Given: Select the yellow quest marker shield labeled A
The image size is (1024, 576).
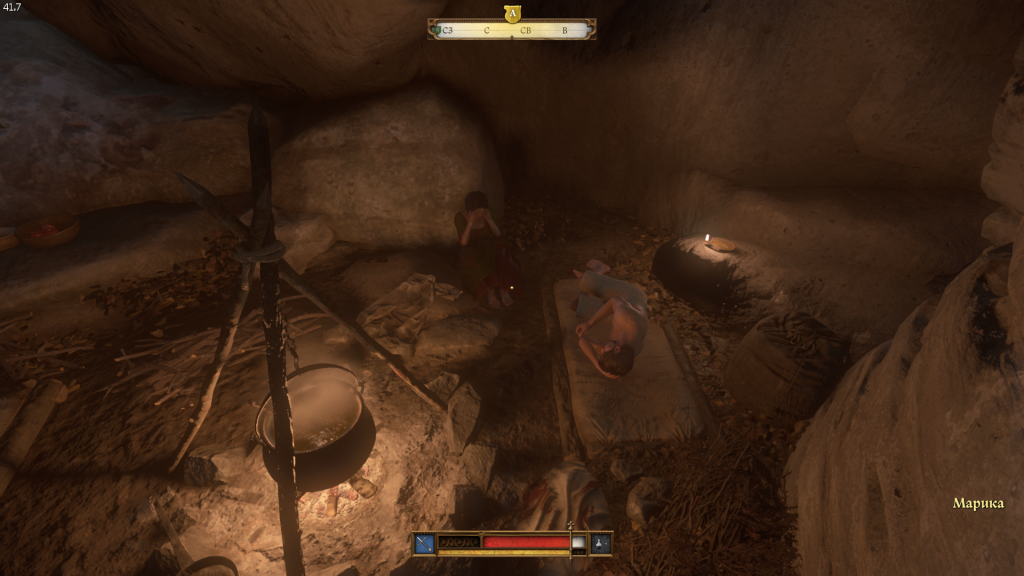Looking at the screenshot, I should coord(512,14).
